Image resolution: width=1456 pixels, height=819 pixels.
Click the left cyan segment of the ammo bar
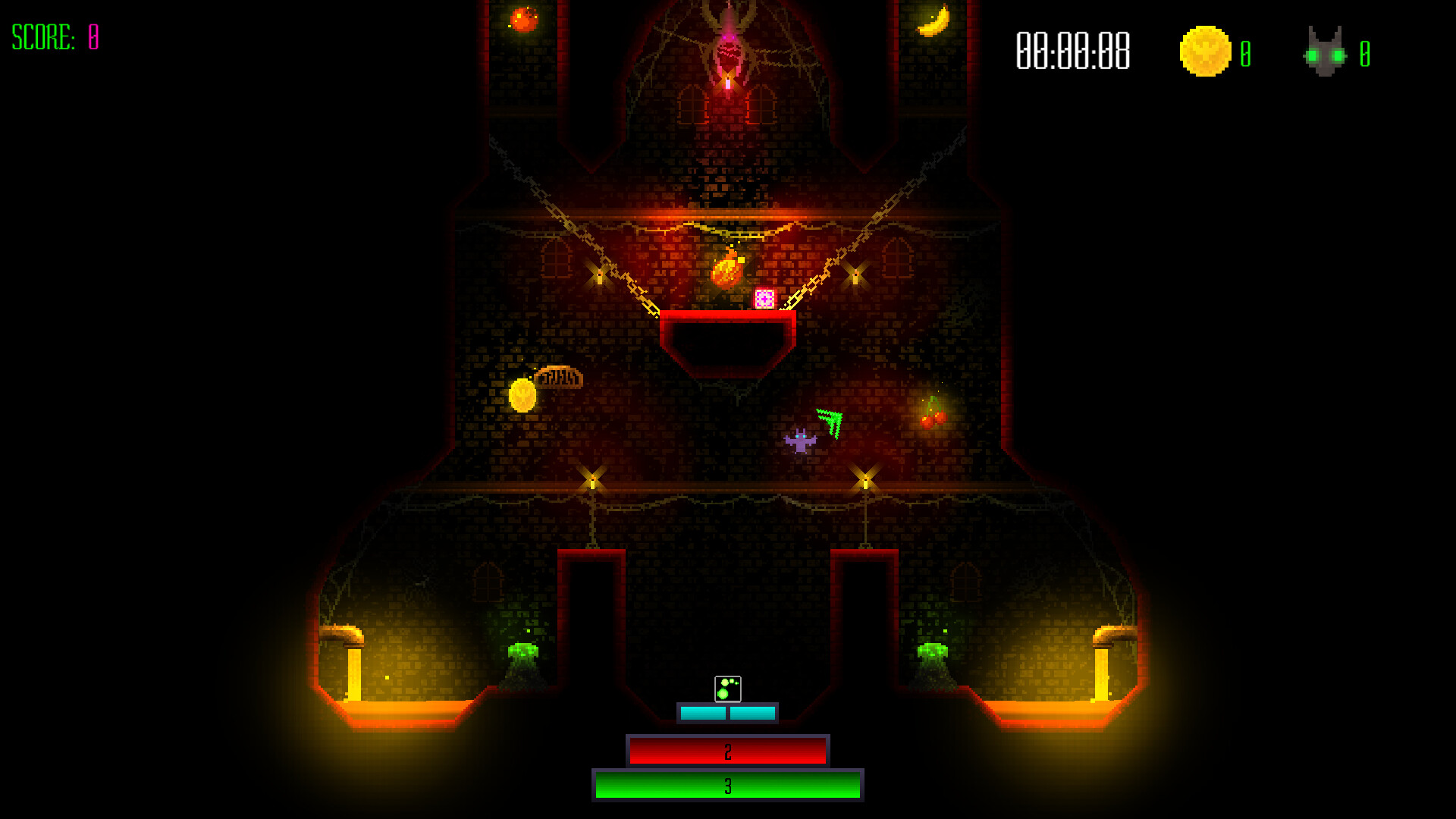tap(701, 711)
